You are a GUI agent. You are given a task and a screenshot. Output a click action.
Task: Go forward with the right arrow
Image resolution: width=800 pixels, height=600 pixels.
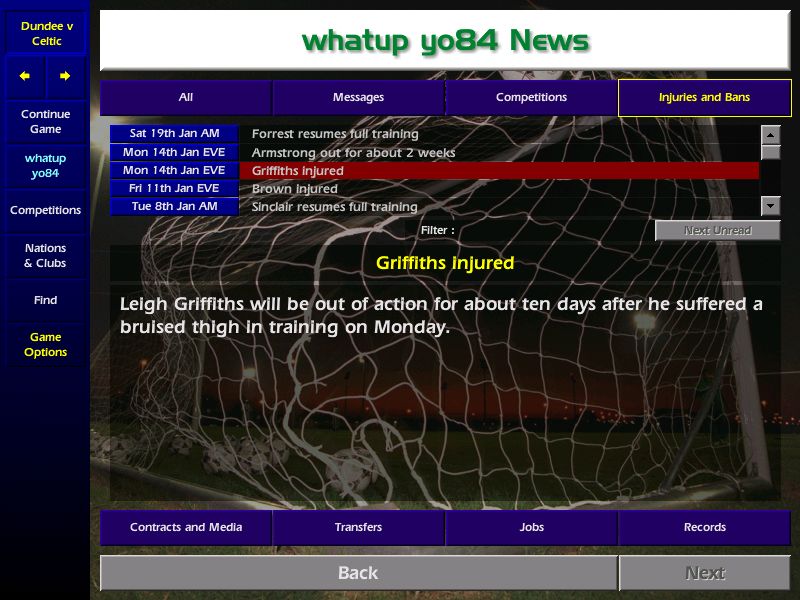[65, 76]
